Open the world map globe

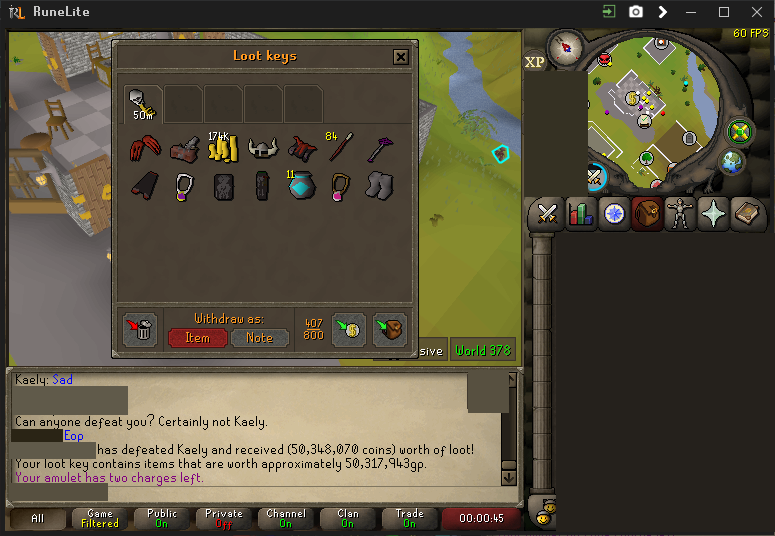pos(733,161)
